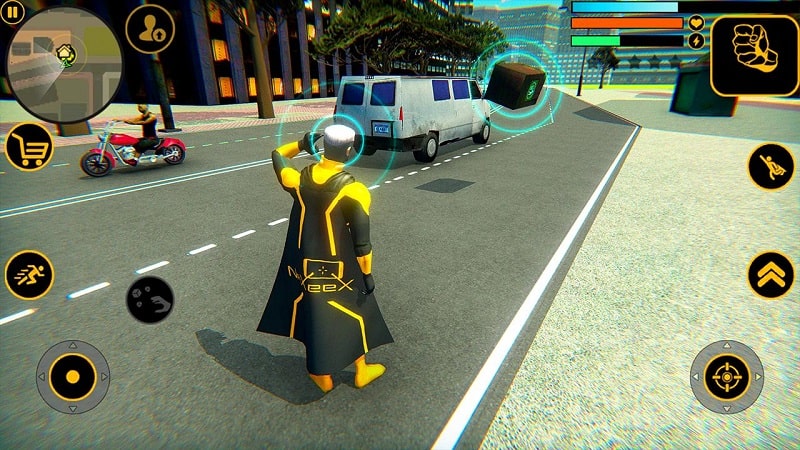Activate the sprint running button
This screenshot has height=450, width=800.
[29, 274]
